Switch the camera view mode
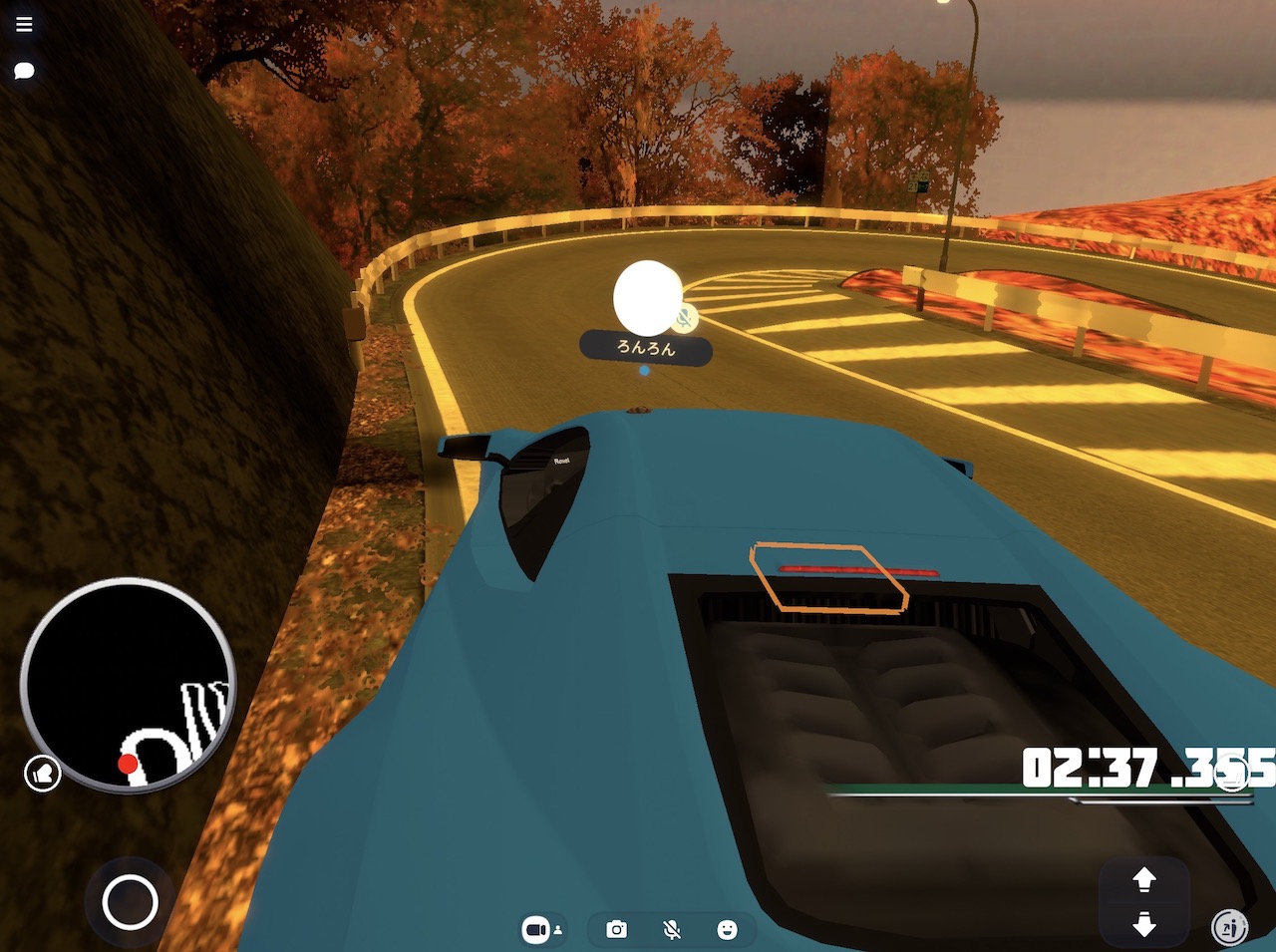1276x952 pixels. point(541,929)
